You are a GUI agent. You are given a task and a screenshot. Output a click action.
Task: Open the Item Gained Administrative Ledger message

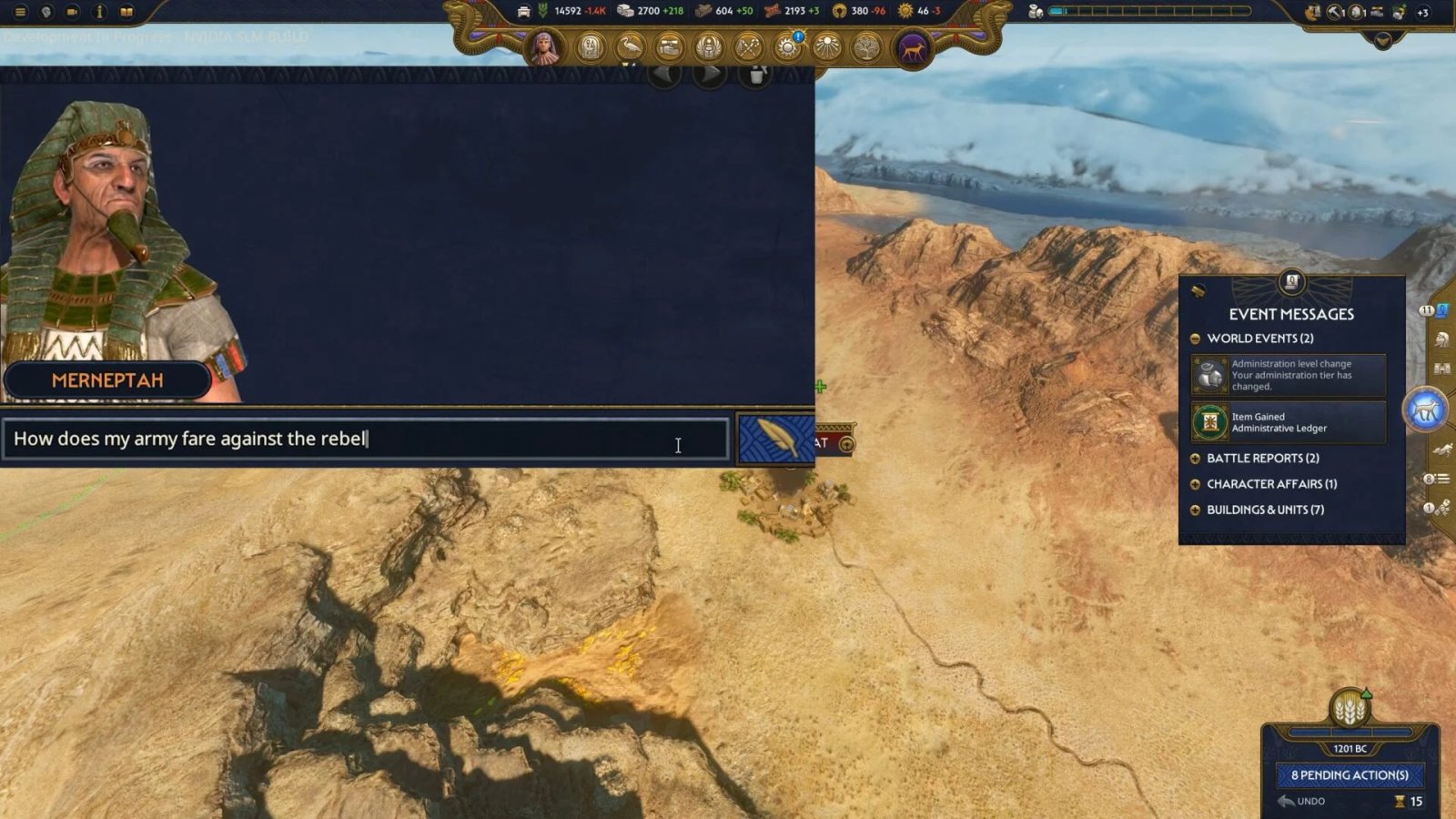pos(1289,422)
